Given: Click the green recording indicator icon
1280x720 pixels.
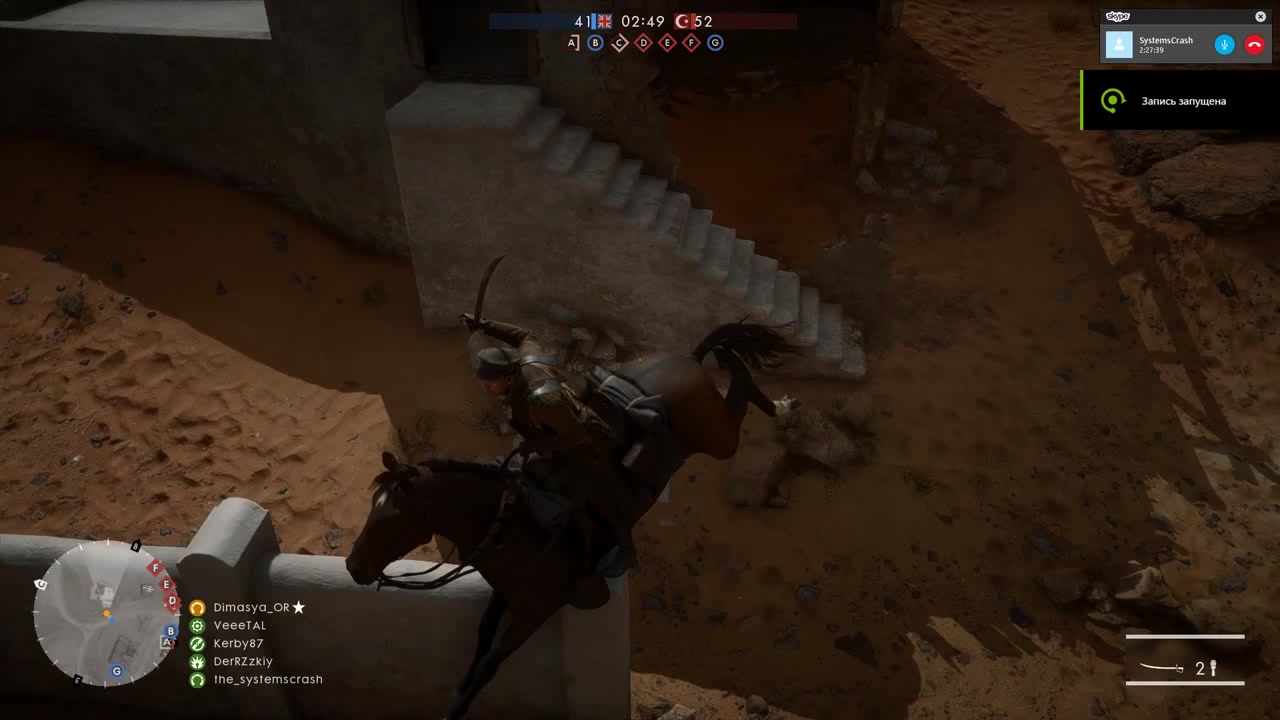Looking at the screenshot, I should 1113,100.
